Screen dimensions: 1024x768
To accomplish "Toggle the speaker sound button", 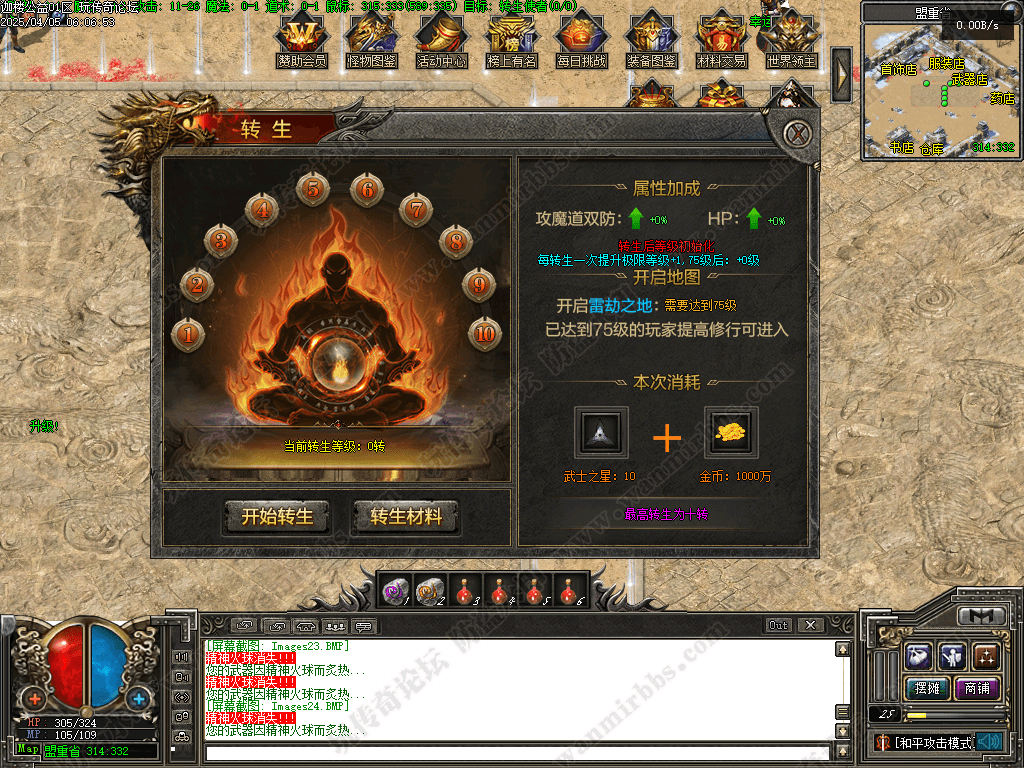I will [990, 741].
